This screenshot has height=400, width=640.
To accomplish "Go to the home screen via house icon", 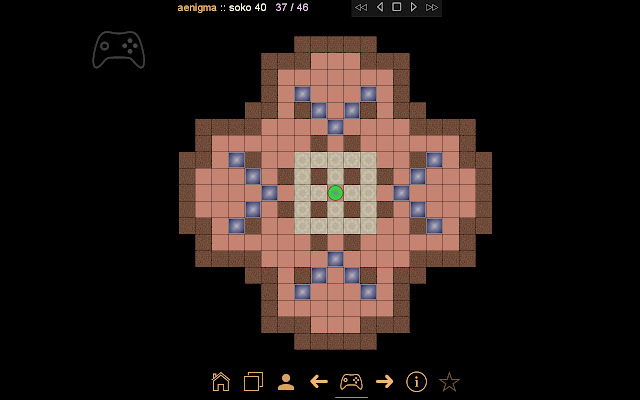I will point(221,381).
